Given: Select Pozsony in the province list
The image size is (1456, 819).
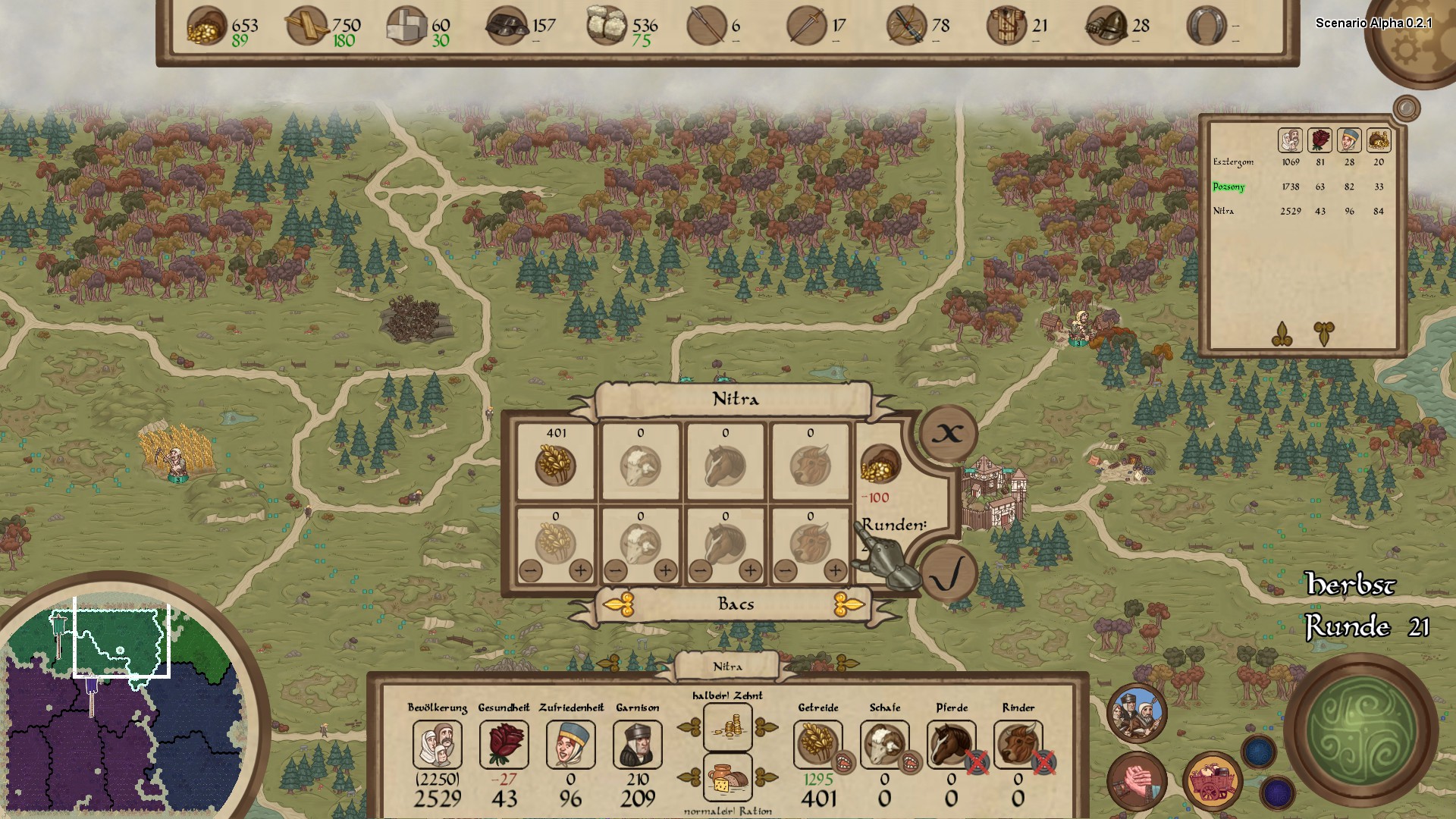Looking at the screenshot, I should click(1228, 187).
